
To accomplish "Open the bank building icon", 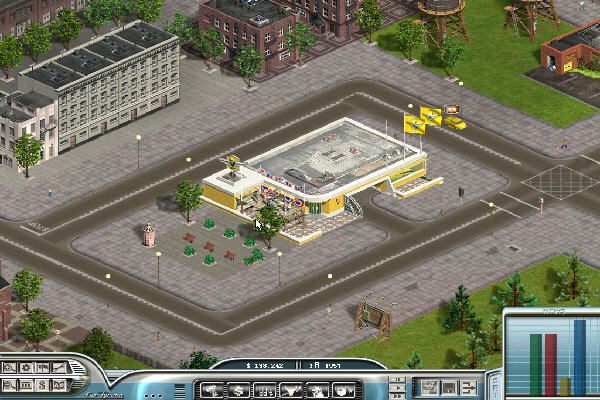I will point(26,384).
